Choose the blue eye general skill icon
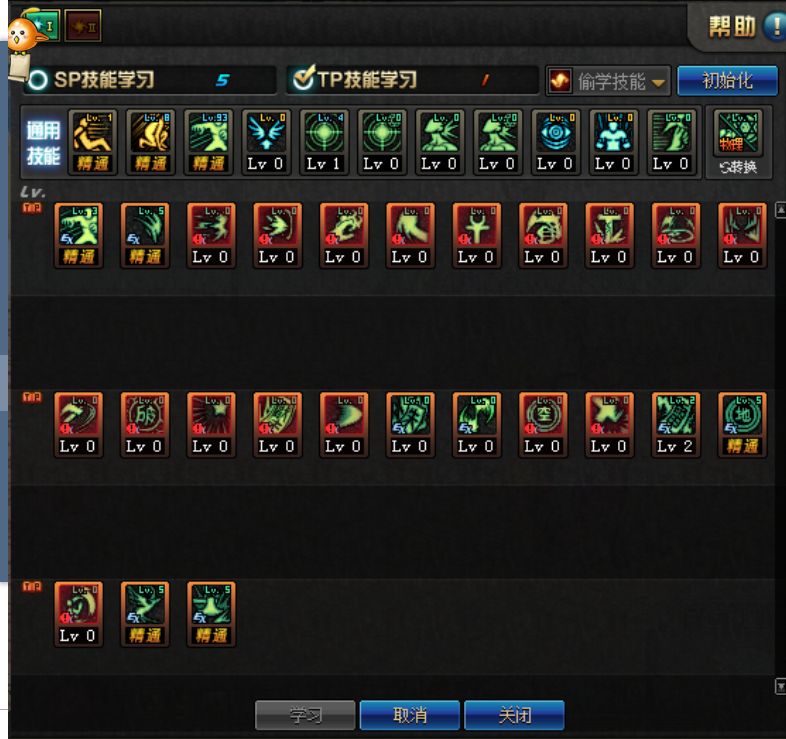This screenshot has width=786, height=739. click(x=554, y=132)
